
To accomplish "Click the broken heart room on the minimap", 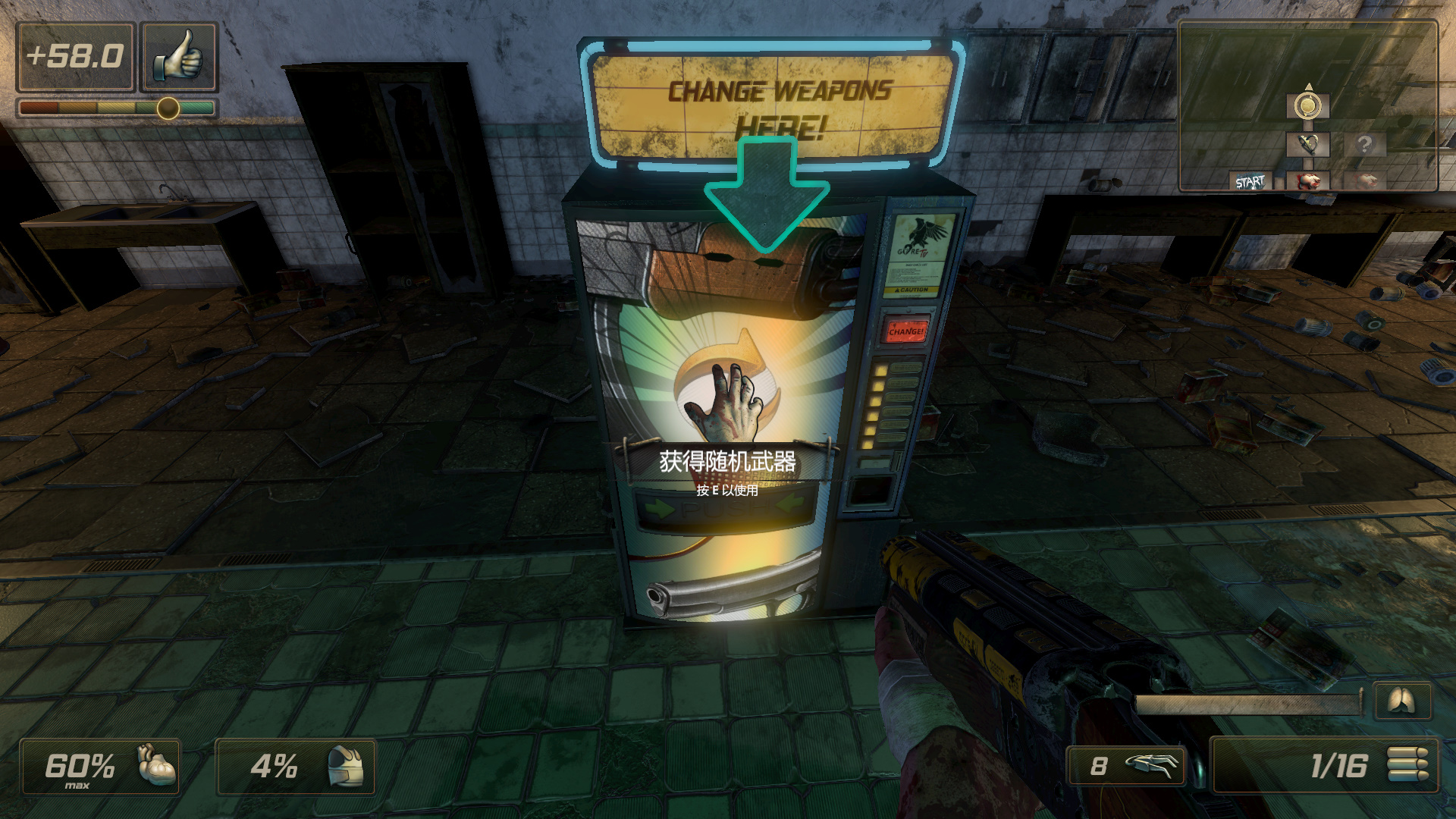I will 1307,144.
